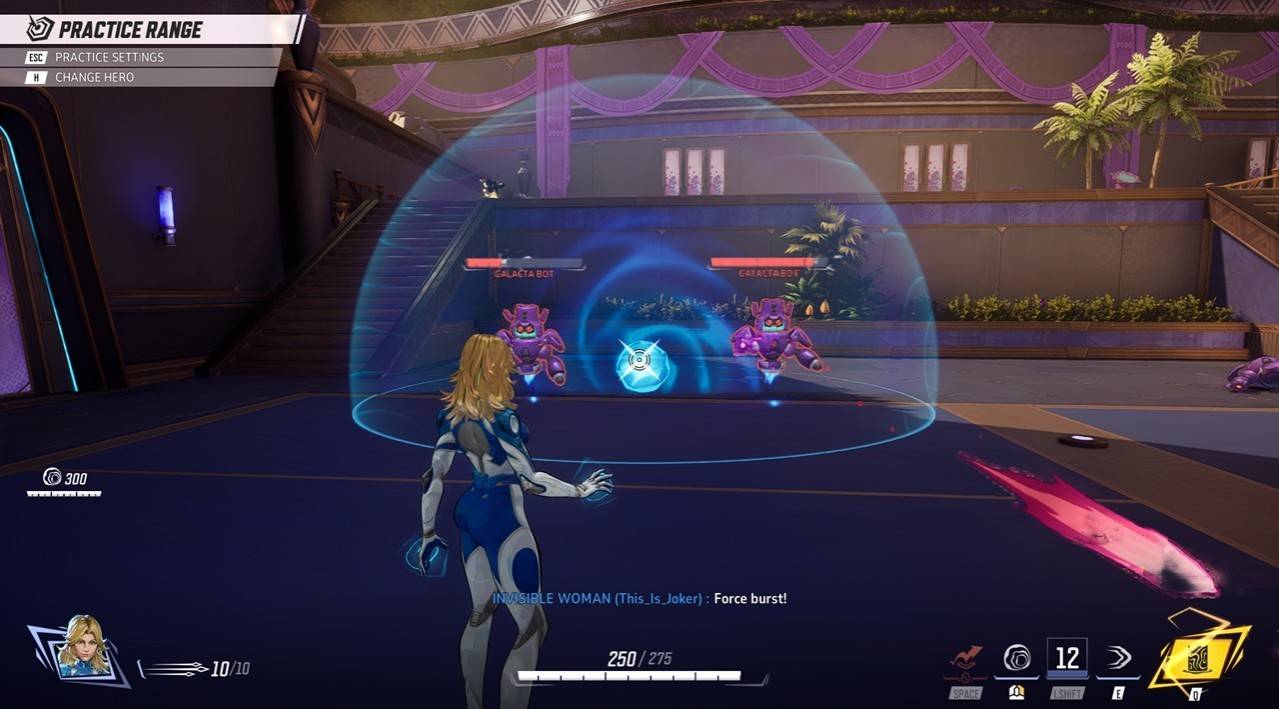Click the Practice Range title banner
Screen dimensions: 1279x709
point(130,29)
